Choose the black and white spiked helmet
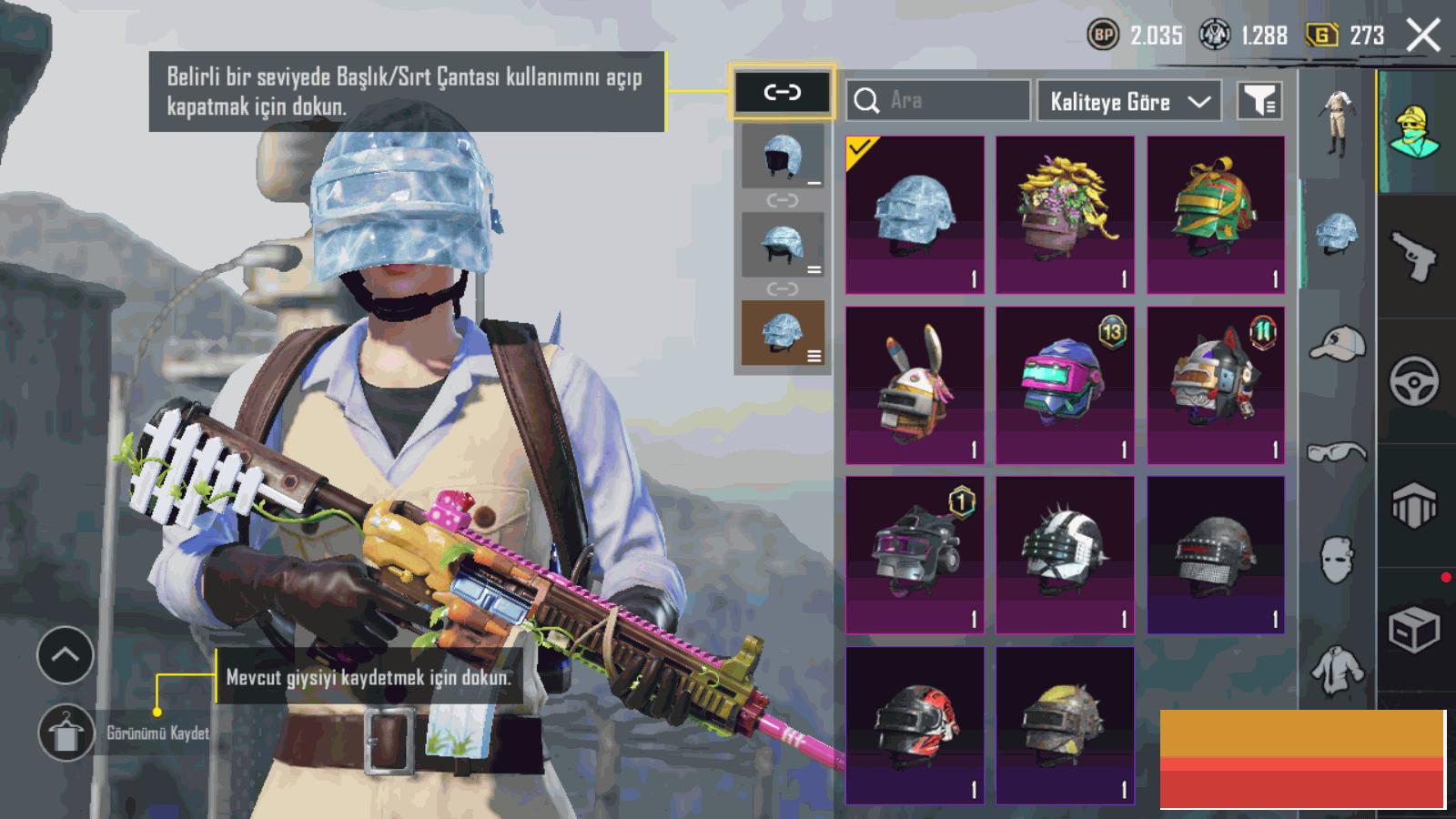This screenshot has width=1456, height=819. point(1065,555)
